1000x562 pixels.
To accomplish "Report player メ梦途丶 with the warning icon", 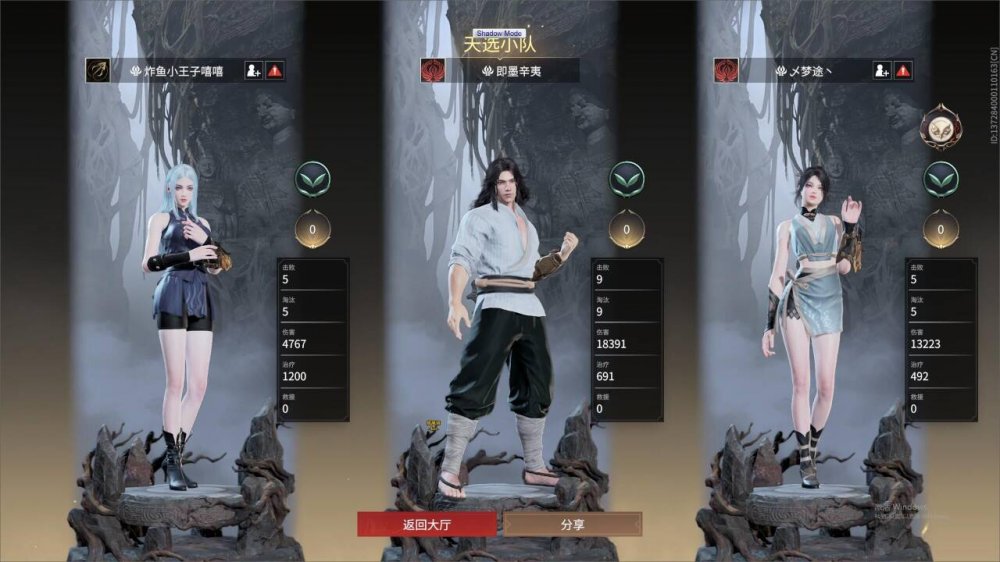I will 903,71.
